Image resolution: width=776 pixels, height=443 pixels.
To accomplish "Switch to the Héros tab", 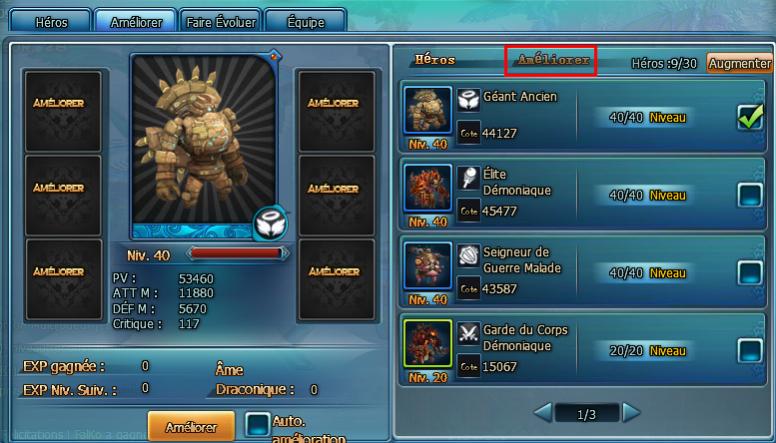I will tap(51, 21).
